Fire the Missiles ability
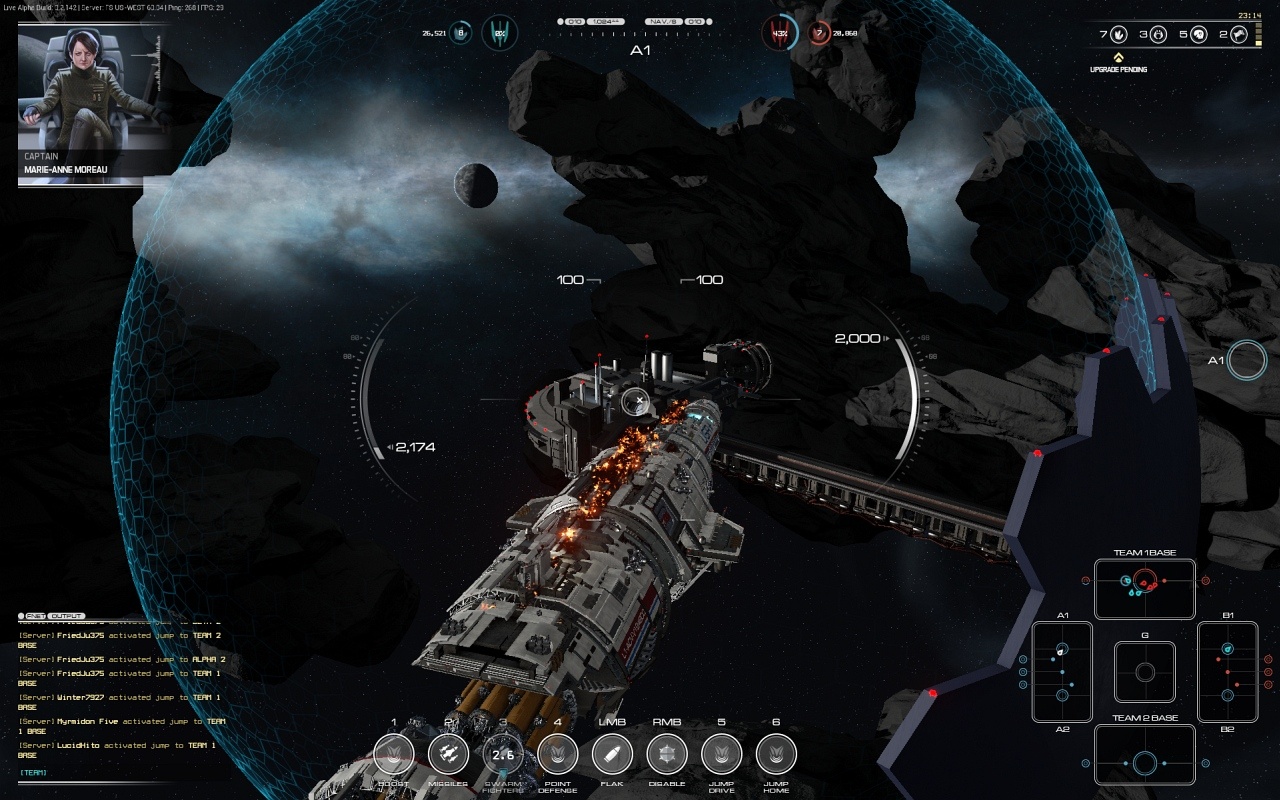Image resolution: width=1280 pixels, height=800 pixels. (448, 754)
